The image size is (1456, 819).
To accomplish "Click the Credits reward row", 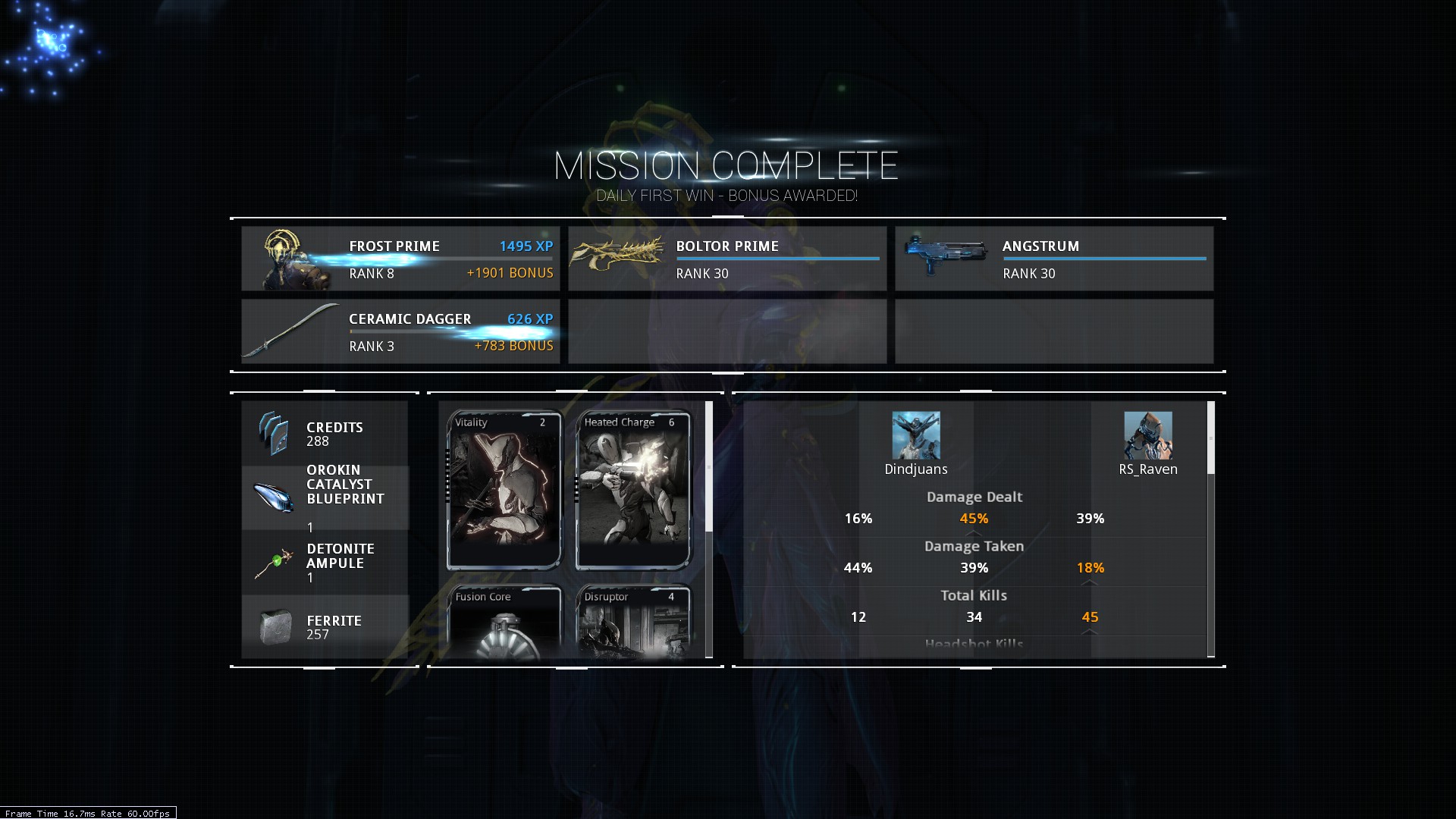I will (x=325, y=434).
